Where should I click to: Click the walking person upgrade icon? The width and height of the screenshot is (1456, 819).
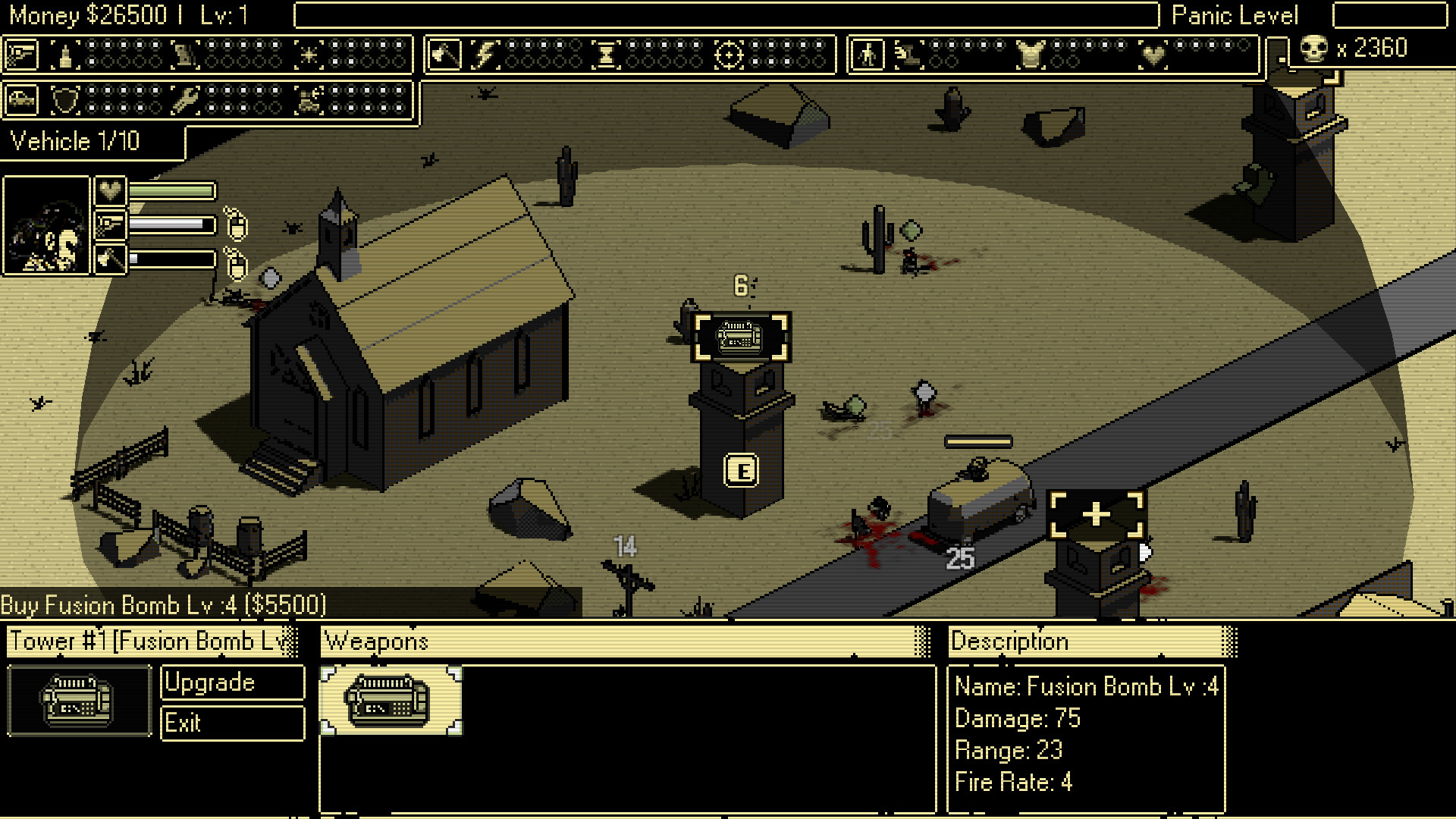(869, 53)
